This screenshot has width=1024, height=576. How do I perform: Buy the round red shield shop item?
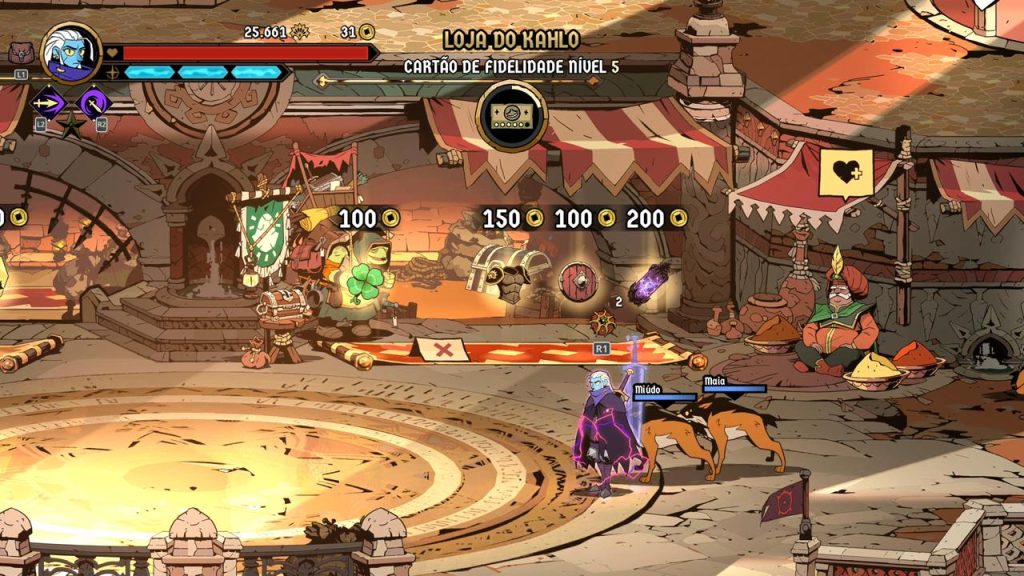tap(577, 280)
